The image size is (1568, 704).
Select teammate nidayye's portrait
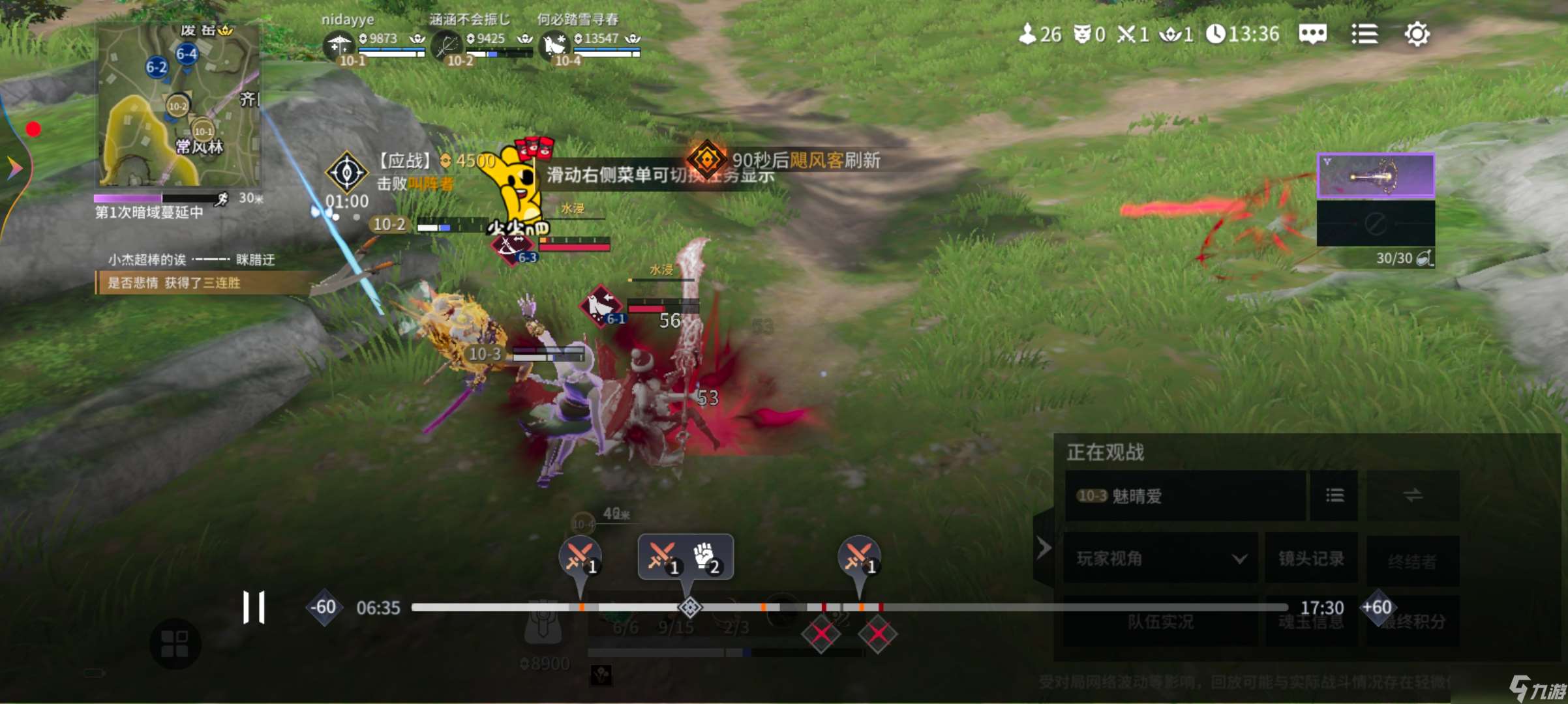tap(338, 46)
